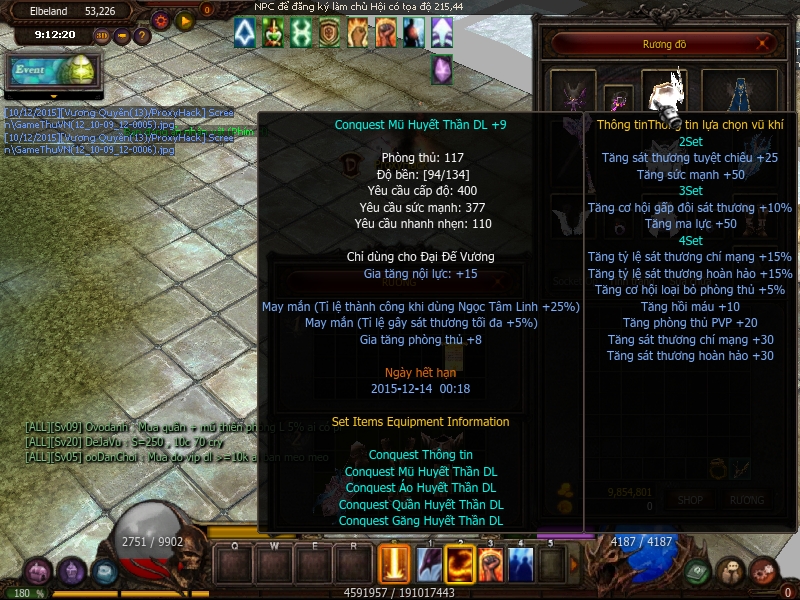Select the clenched fist buff icon
This screenshot has width=800, height=600.
(x=386, y=33)
